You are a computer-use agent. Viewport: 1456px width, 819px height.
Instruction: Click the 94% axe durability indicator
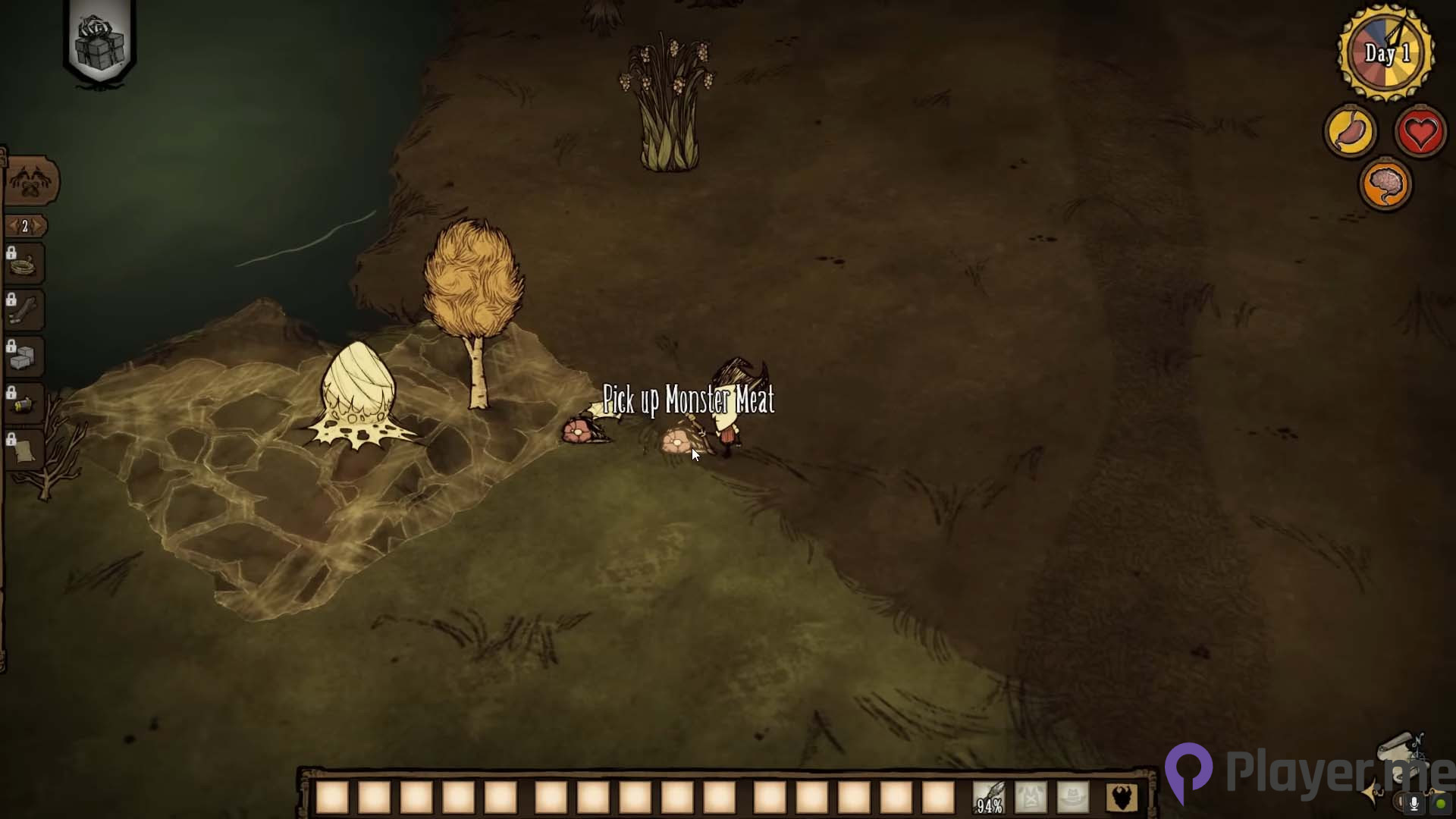click(990, 806)
